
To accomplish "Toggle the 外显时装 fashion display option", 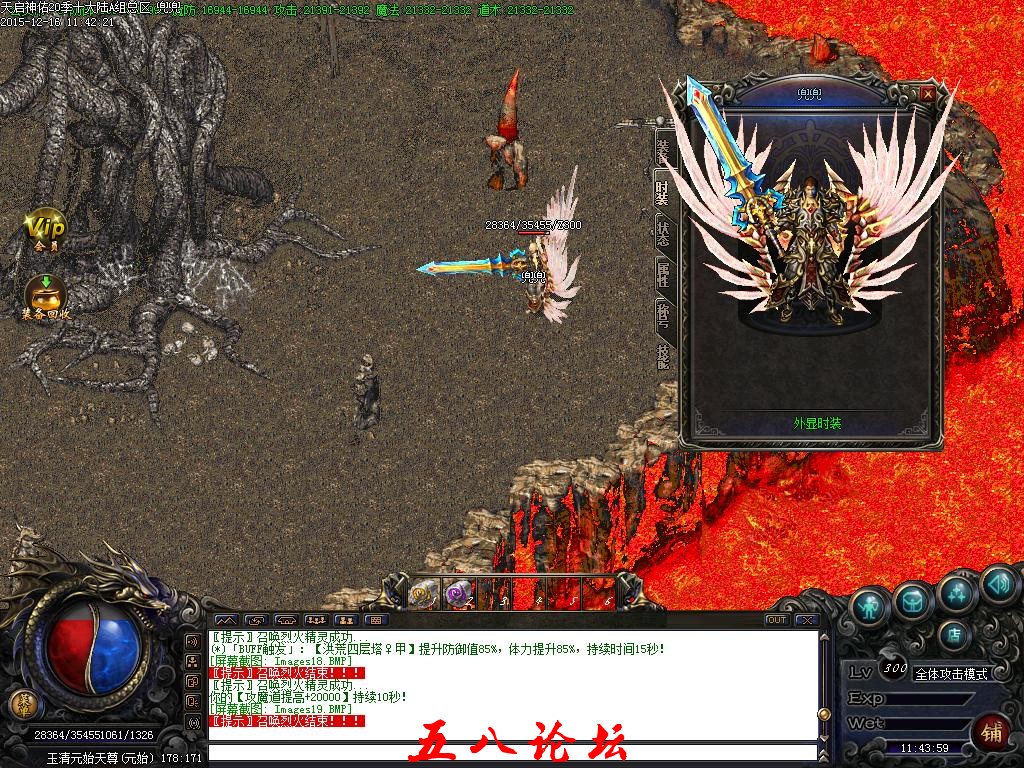I will click(811, 423).
